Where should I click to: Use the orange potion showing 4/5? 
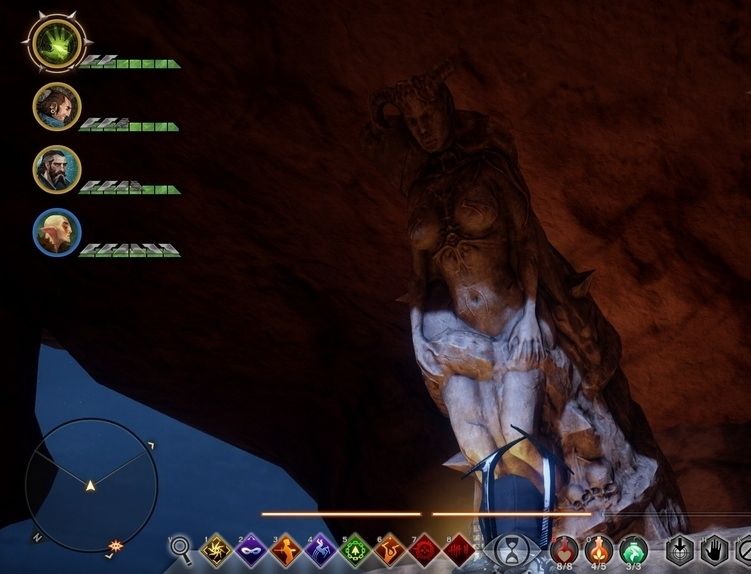click(599, 549)
